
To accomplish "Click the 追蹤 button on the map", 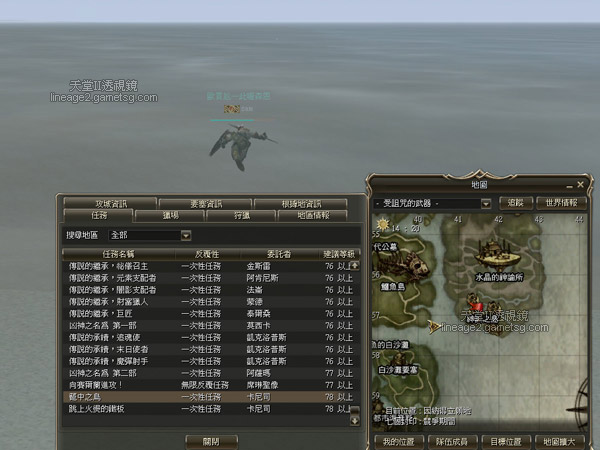I will pos(515,203).
